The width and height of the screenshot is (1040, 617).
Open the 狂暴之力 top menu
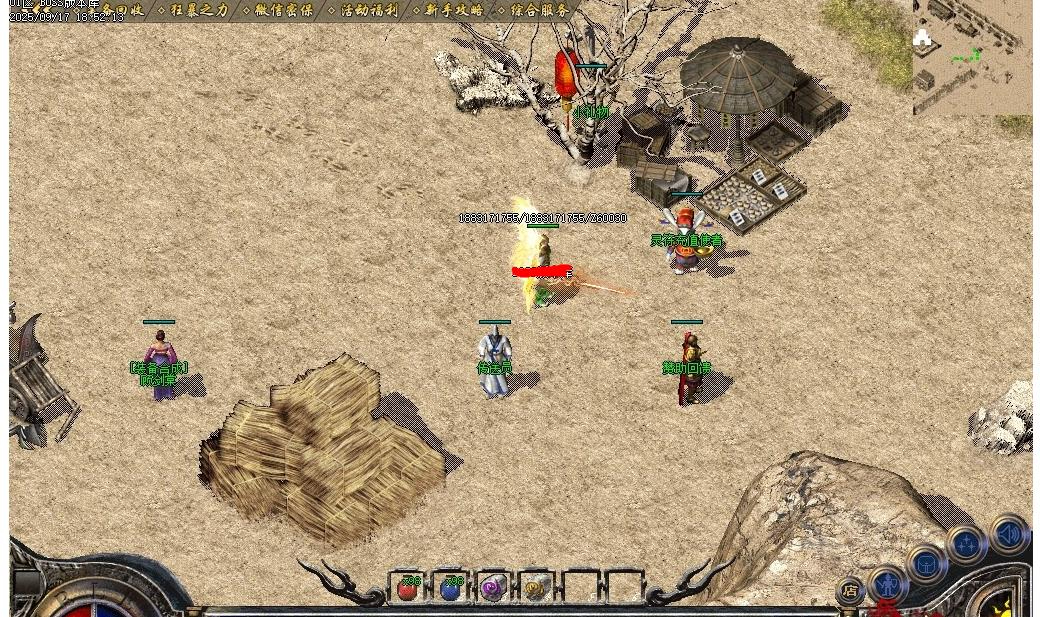point(199,10)
